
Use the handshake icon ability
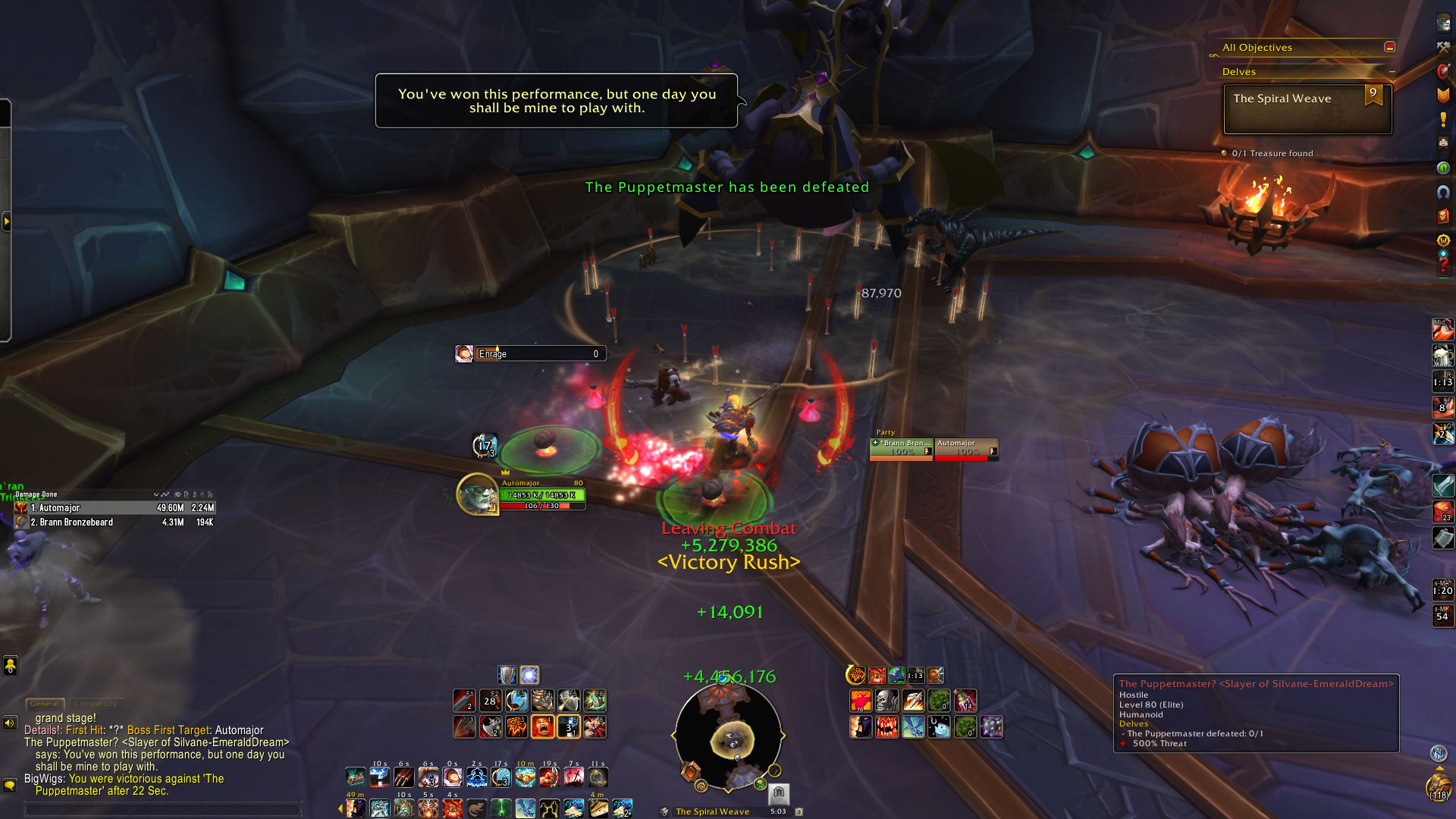(525, 777)
